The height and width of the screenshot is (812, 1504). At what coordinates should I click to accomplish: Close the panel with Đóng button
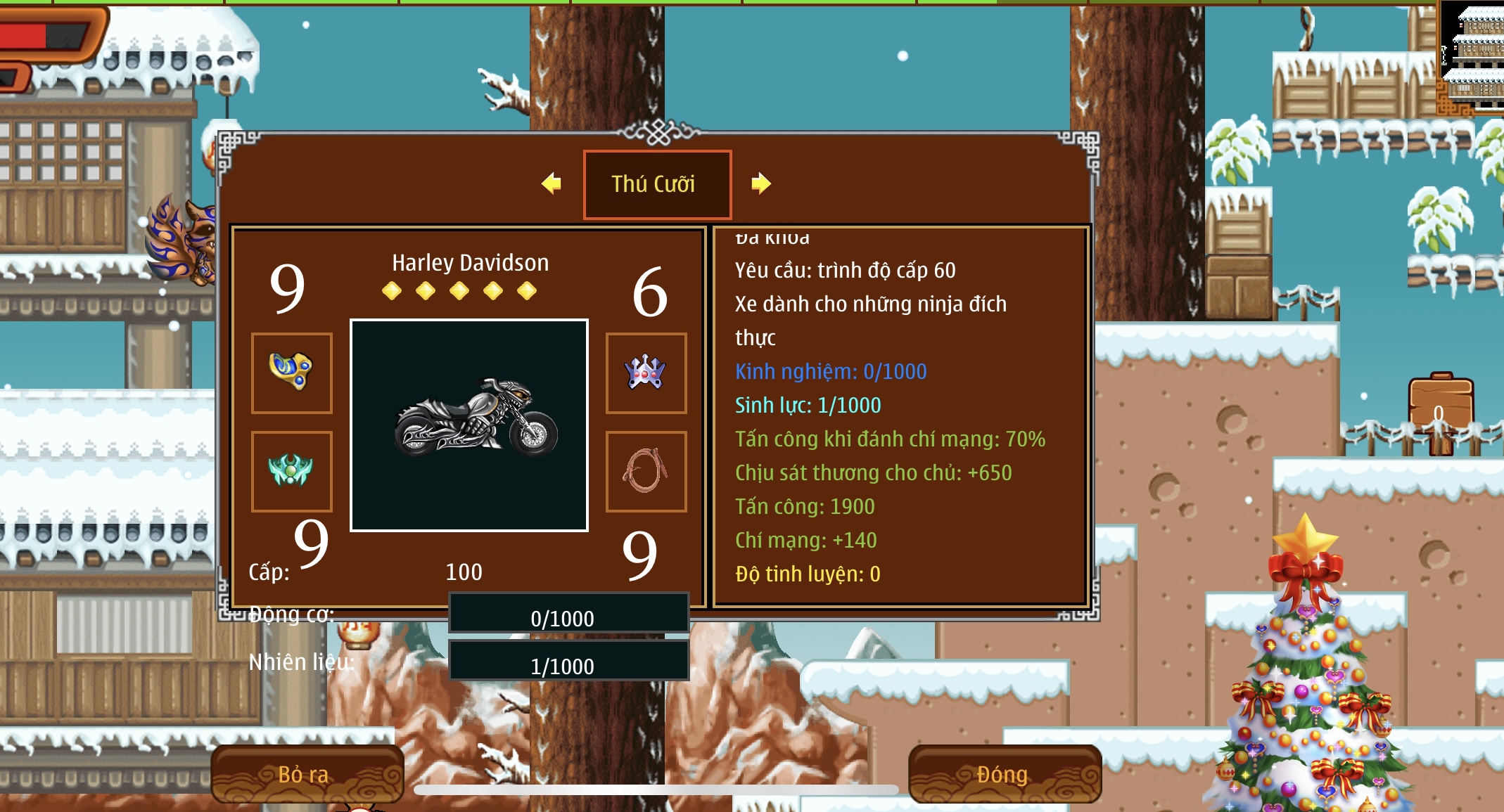(x=1004, y=774)
